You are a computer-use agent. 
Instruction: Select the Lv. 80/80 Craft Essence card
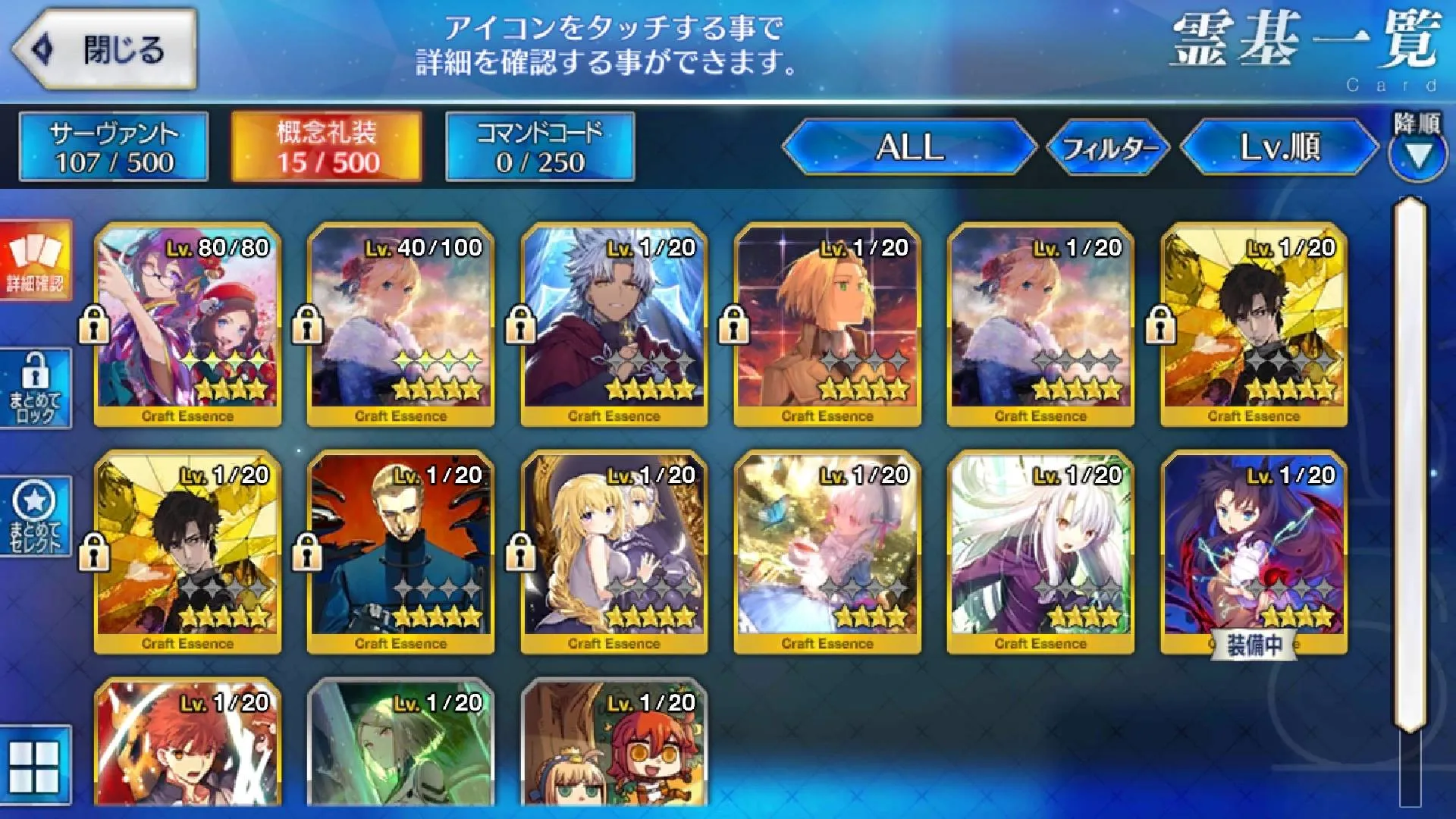tap(187, 325)
